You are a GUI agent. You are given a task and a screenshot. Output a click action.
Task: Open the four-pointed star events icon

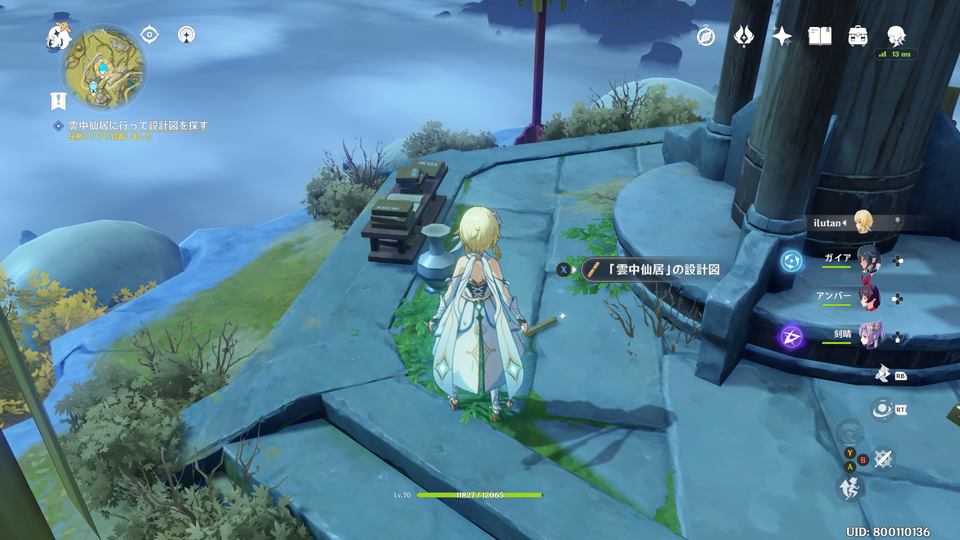click(x=782, y=36)
